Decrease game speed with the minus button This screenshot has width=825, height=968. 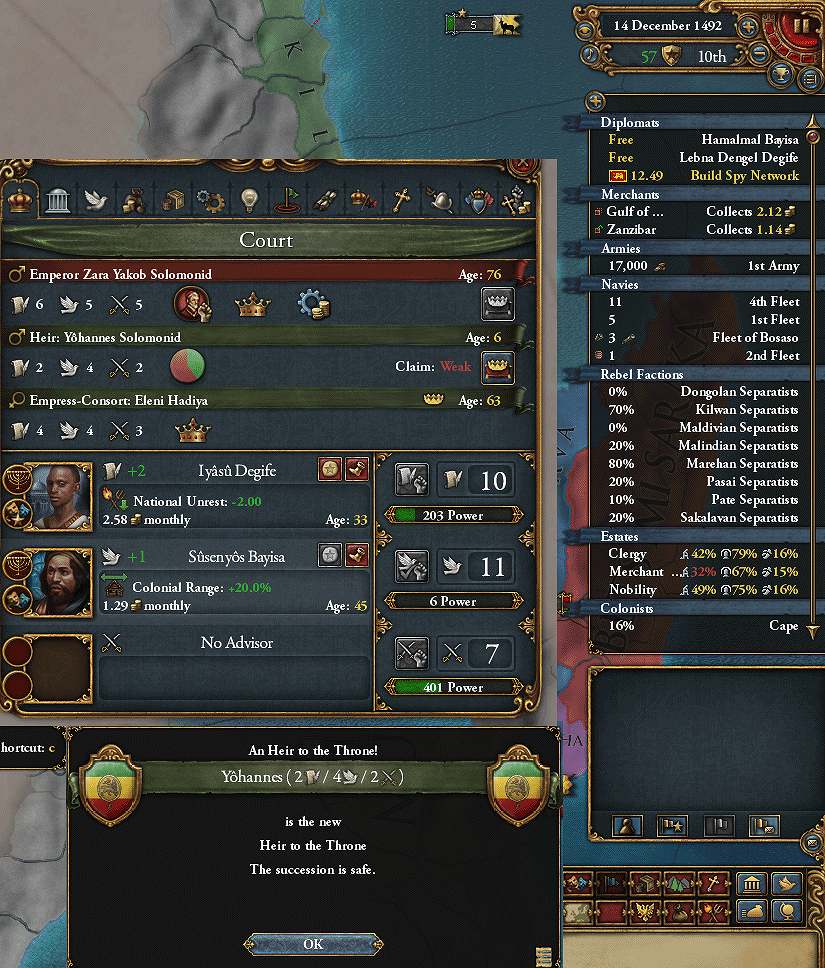tap(758, 55)
